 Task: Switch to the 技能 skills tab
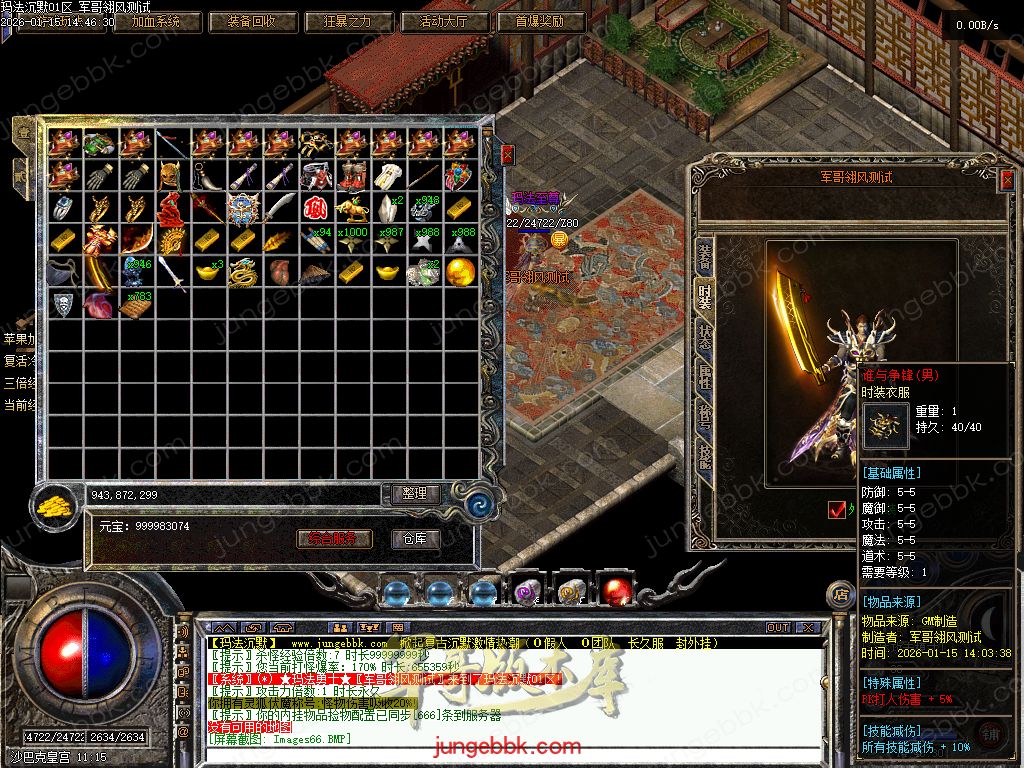click(x=704, y=455)
